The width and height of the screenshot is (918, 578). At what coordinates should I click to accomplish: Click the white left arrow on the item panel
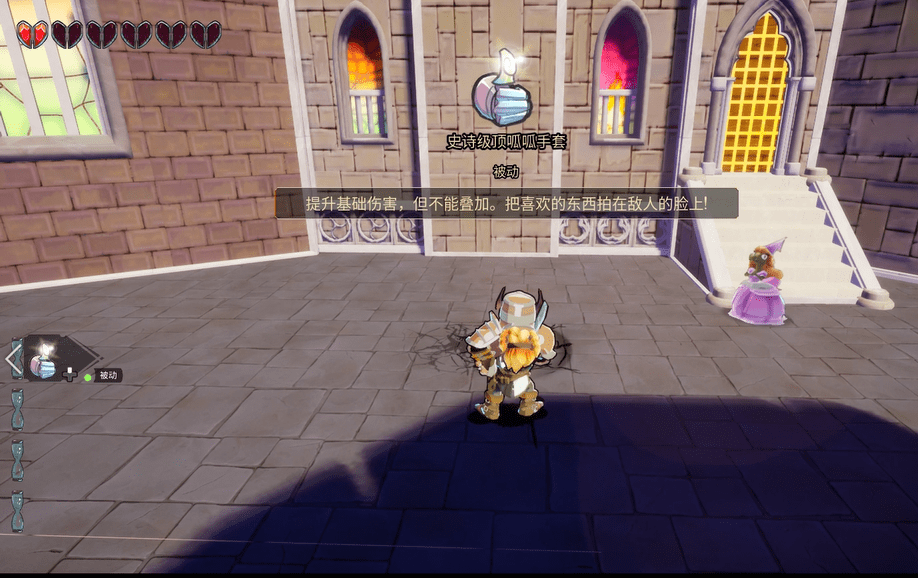click(x=14, y=358)
